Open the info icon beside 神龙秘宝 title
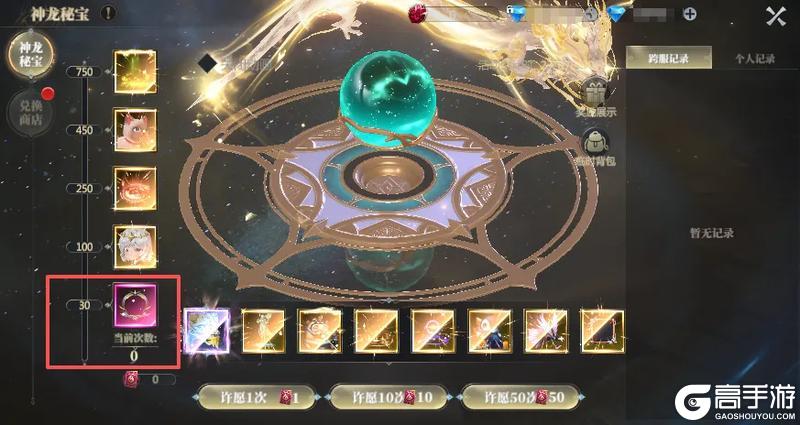 (108, 13)
